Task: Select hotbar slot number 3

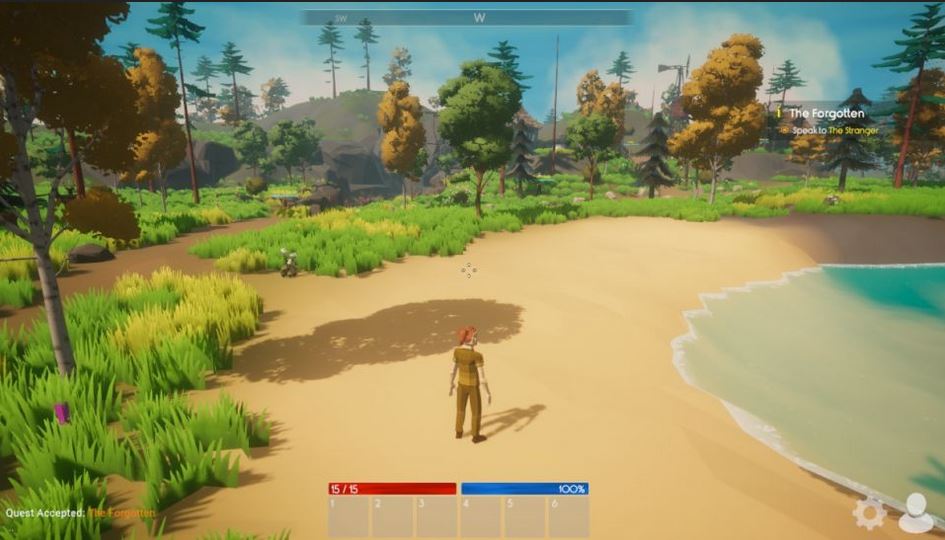Action: (x=436, y=517)
